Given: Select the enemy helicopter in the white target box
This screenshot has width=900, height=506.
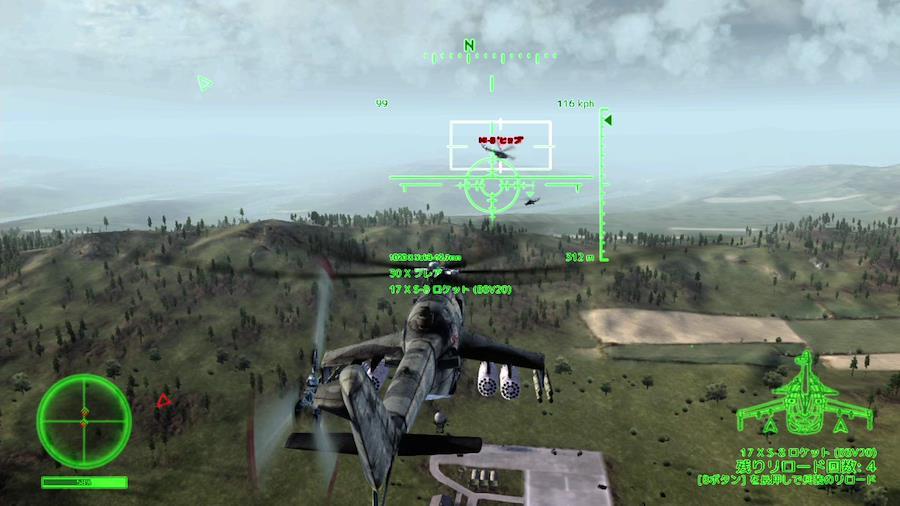Looking at the screenshot, I should click(x=497, y=152).
